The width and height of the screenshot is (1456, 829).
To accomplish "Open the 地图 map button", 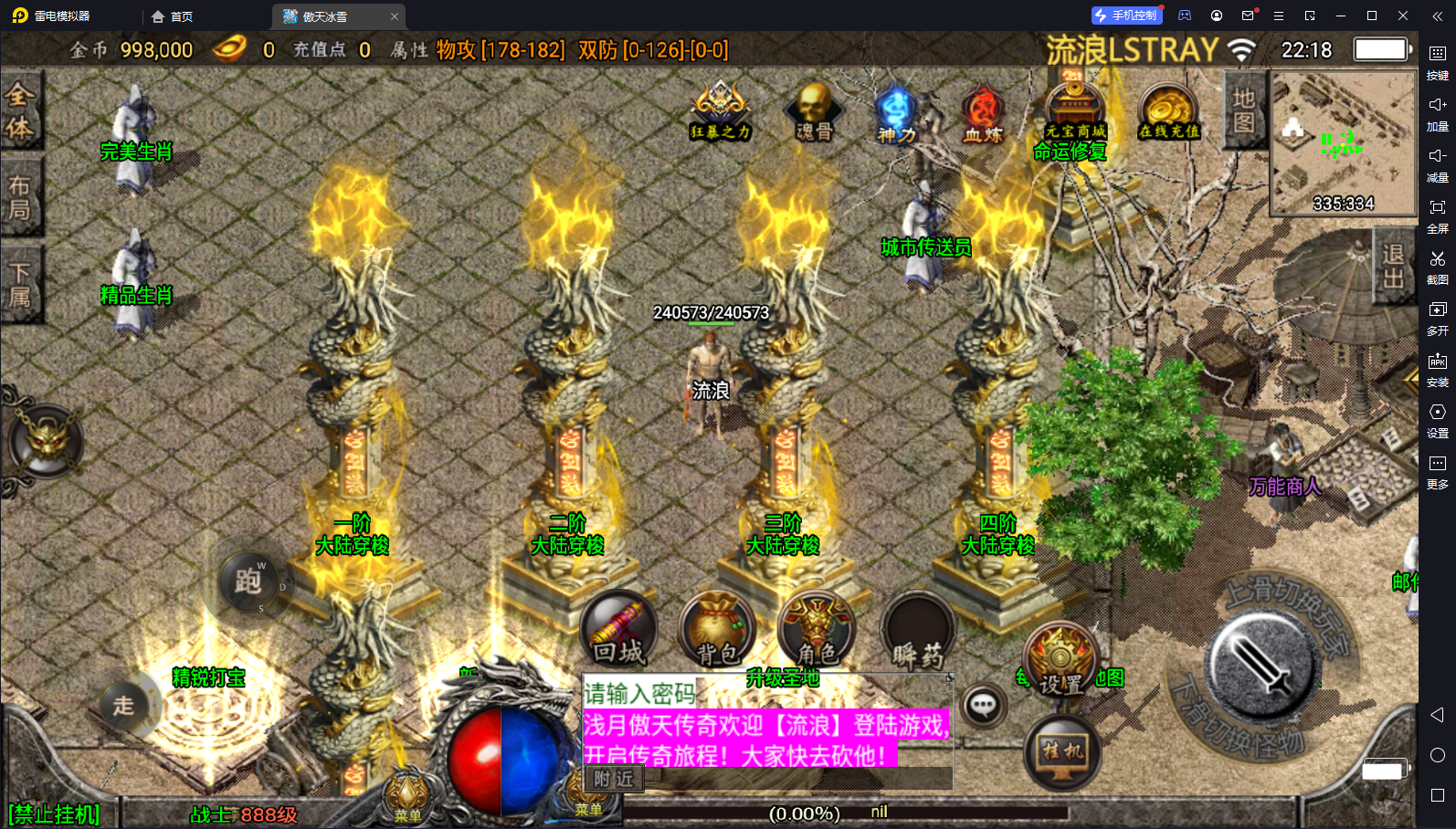I will [1243, 110].
